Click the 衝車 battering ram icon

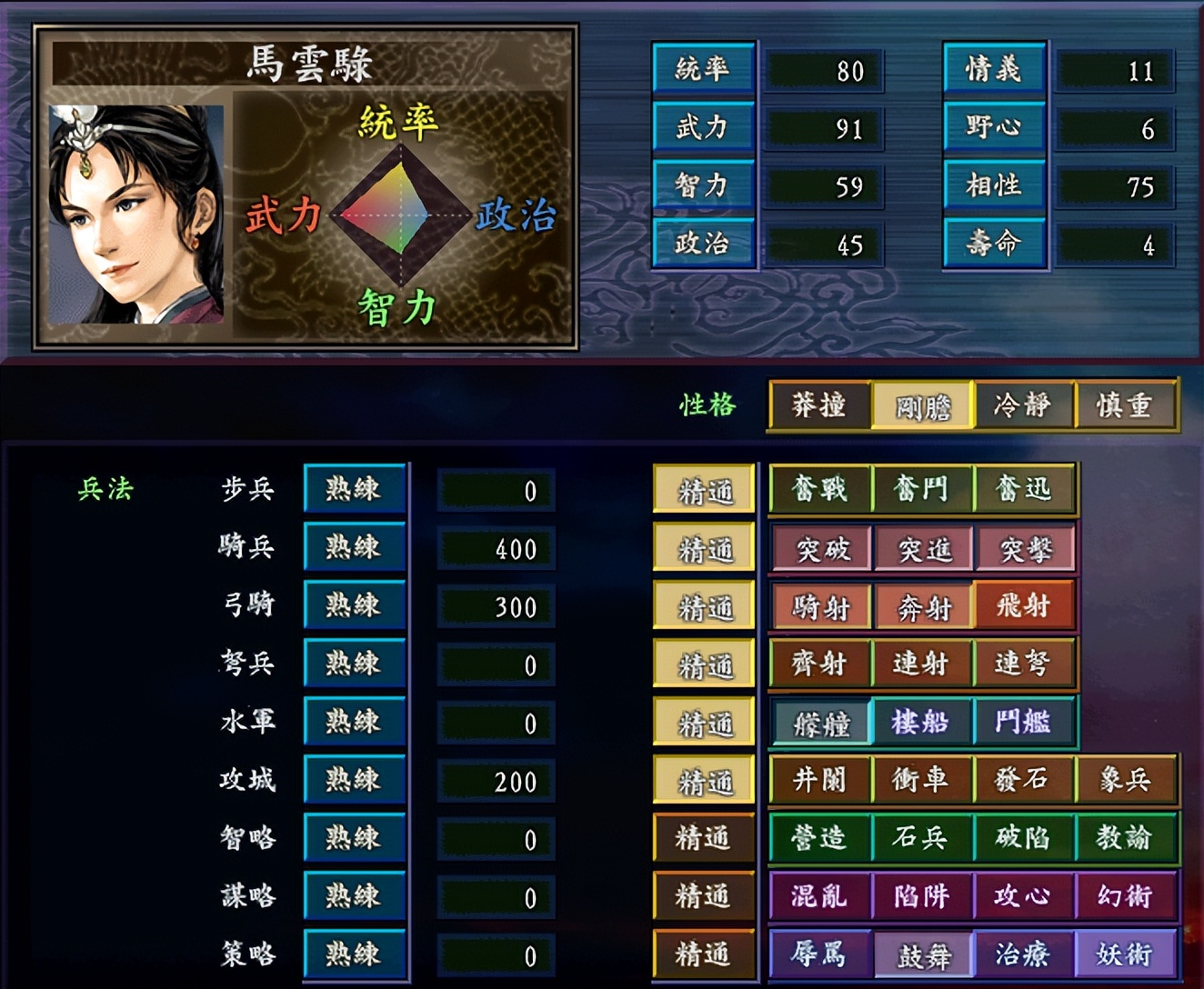[923, 780]
